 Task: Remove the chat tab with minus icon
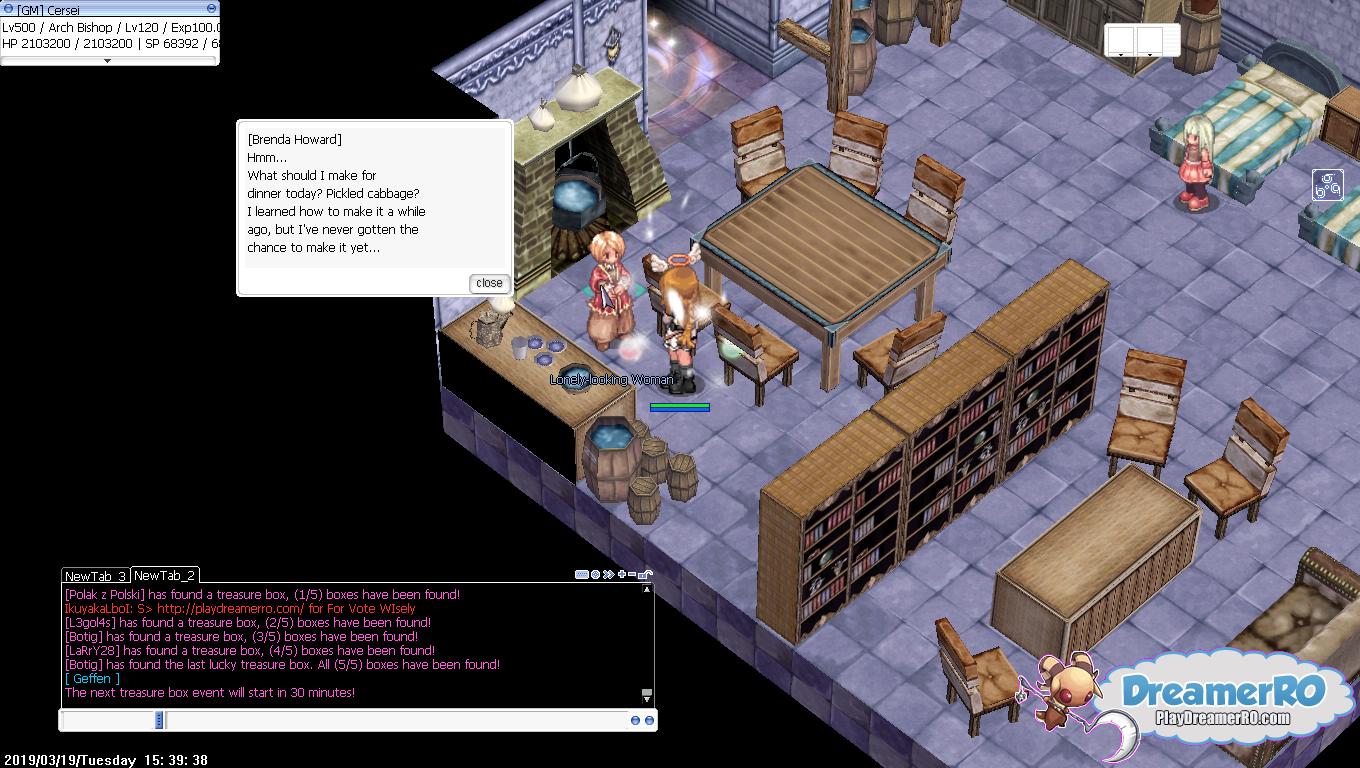(x=633, y=574)
